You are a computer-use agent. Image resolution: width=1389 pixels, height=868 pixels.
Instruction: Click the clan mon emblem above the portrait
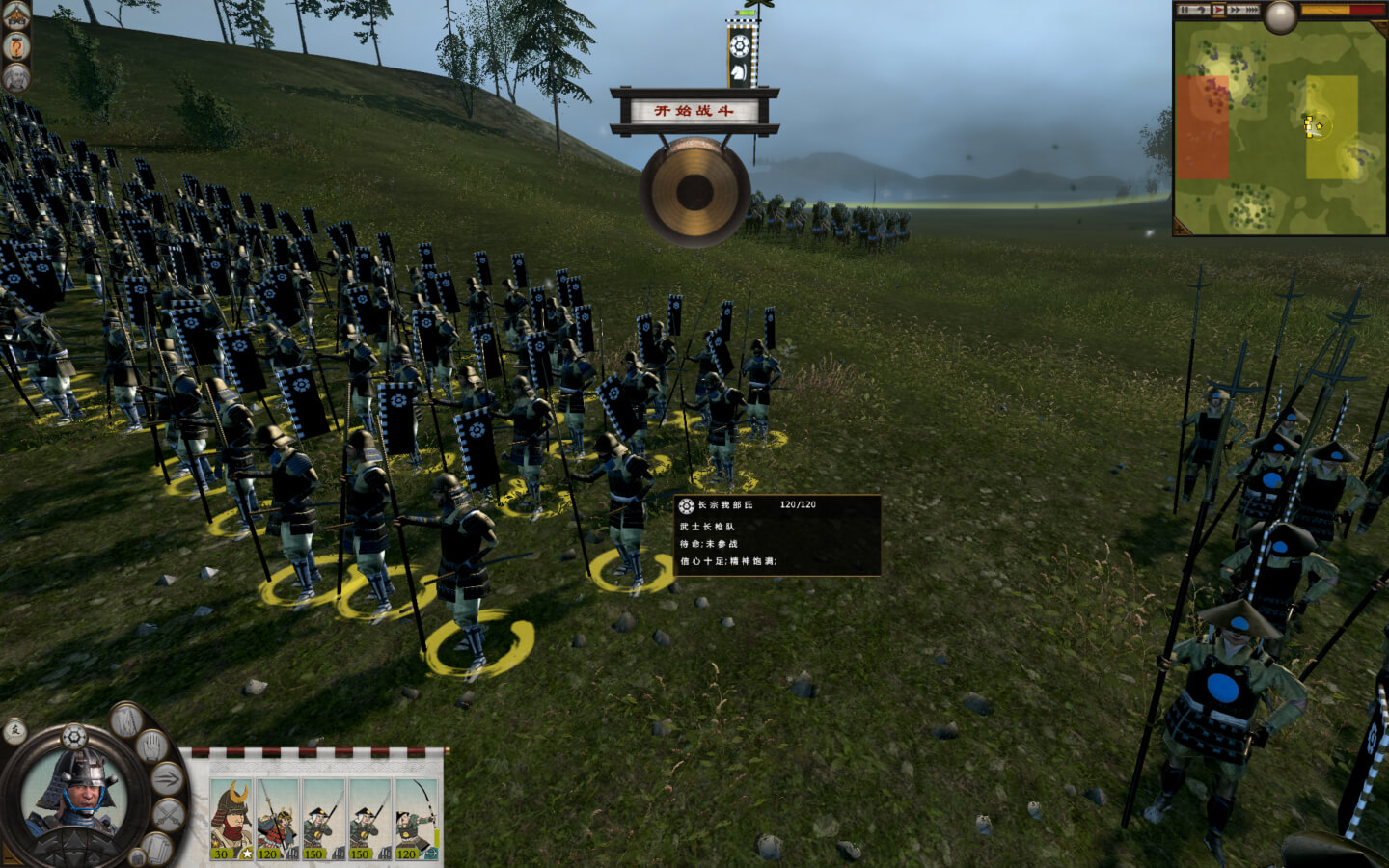(74, 738)
